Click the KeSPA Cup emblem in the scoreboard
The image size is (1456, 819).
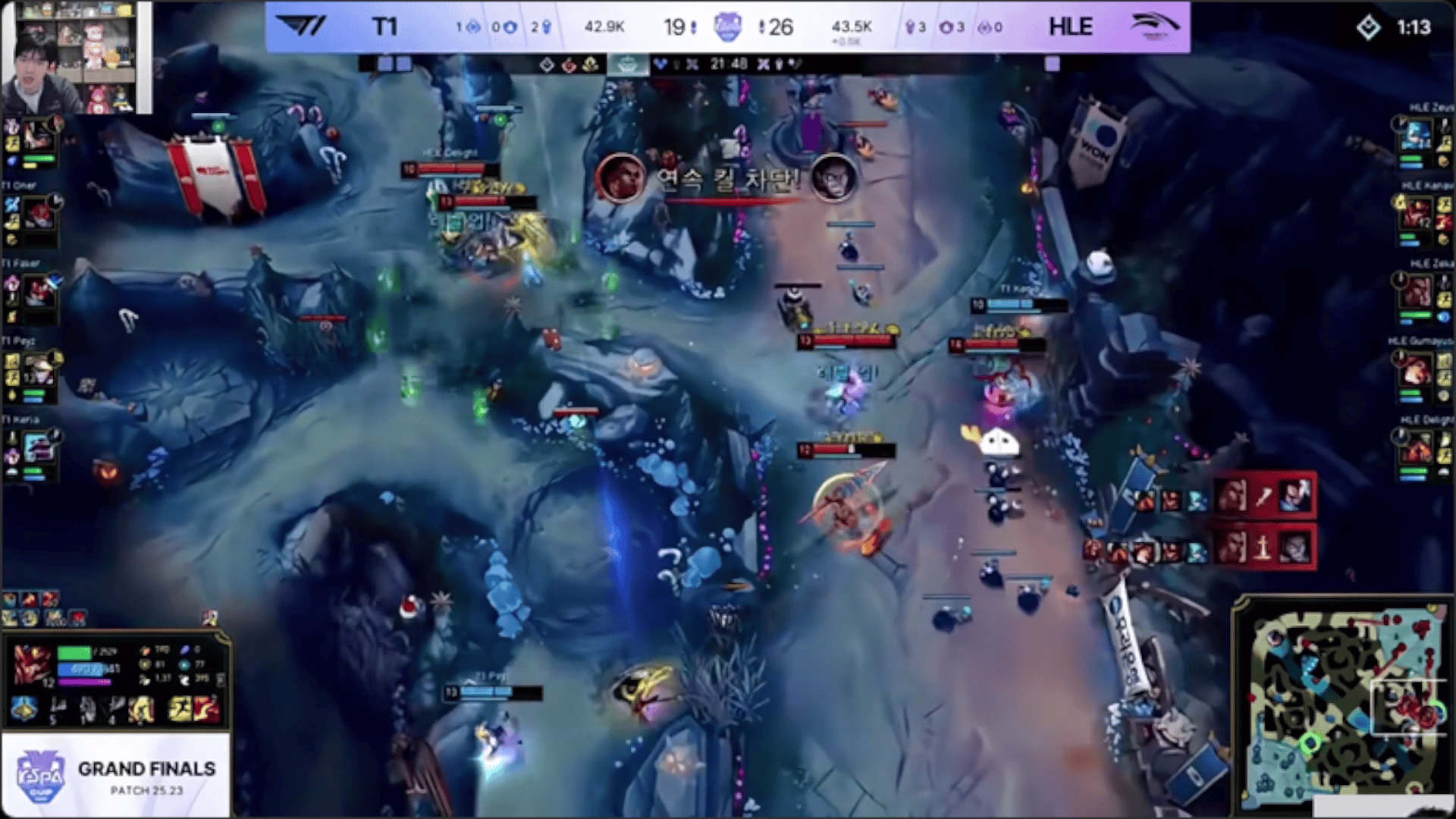click(x=727, y=27)
